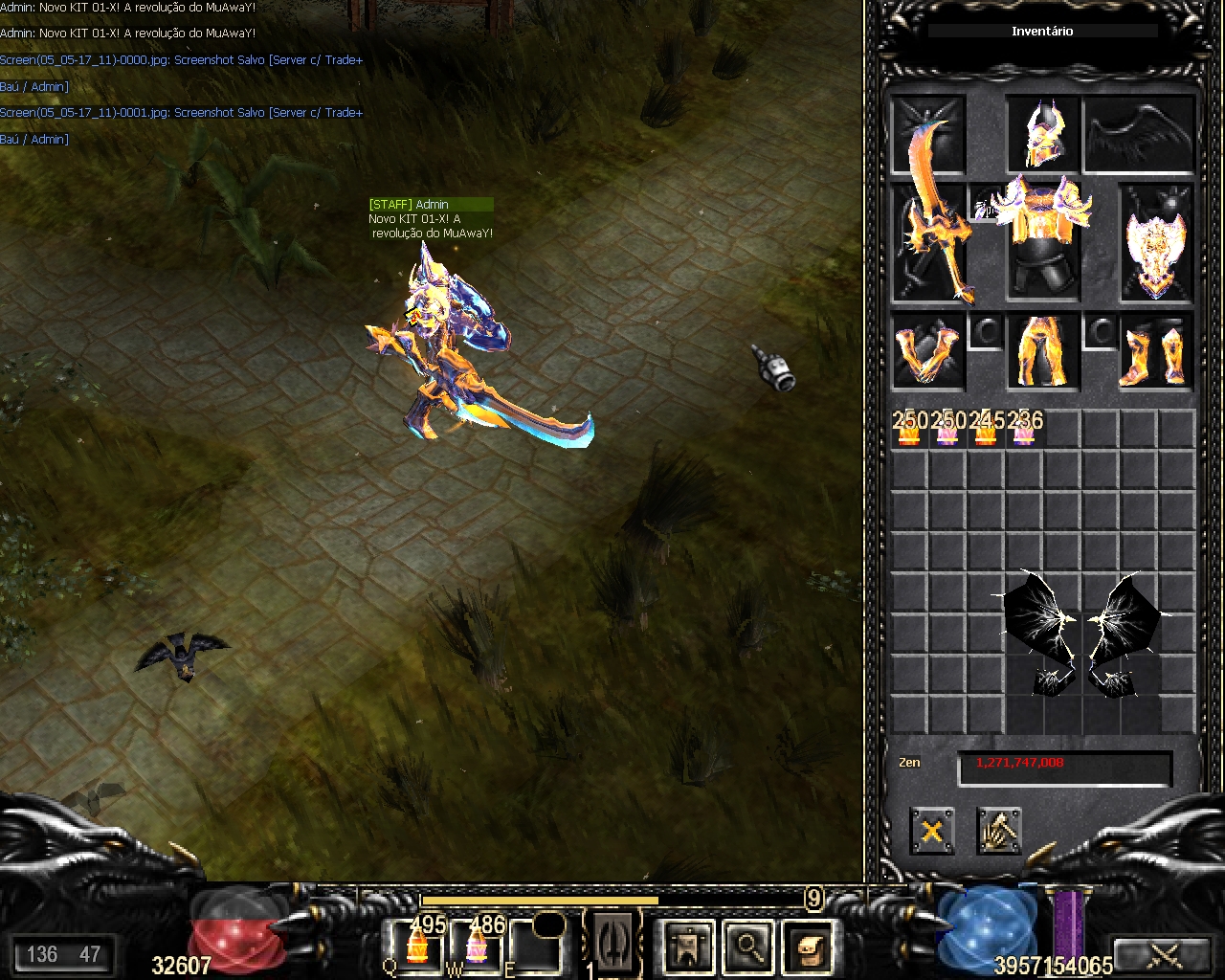
Task: Click the magnifying glass button
Action: [747, 947]
